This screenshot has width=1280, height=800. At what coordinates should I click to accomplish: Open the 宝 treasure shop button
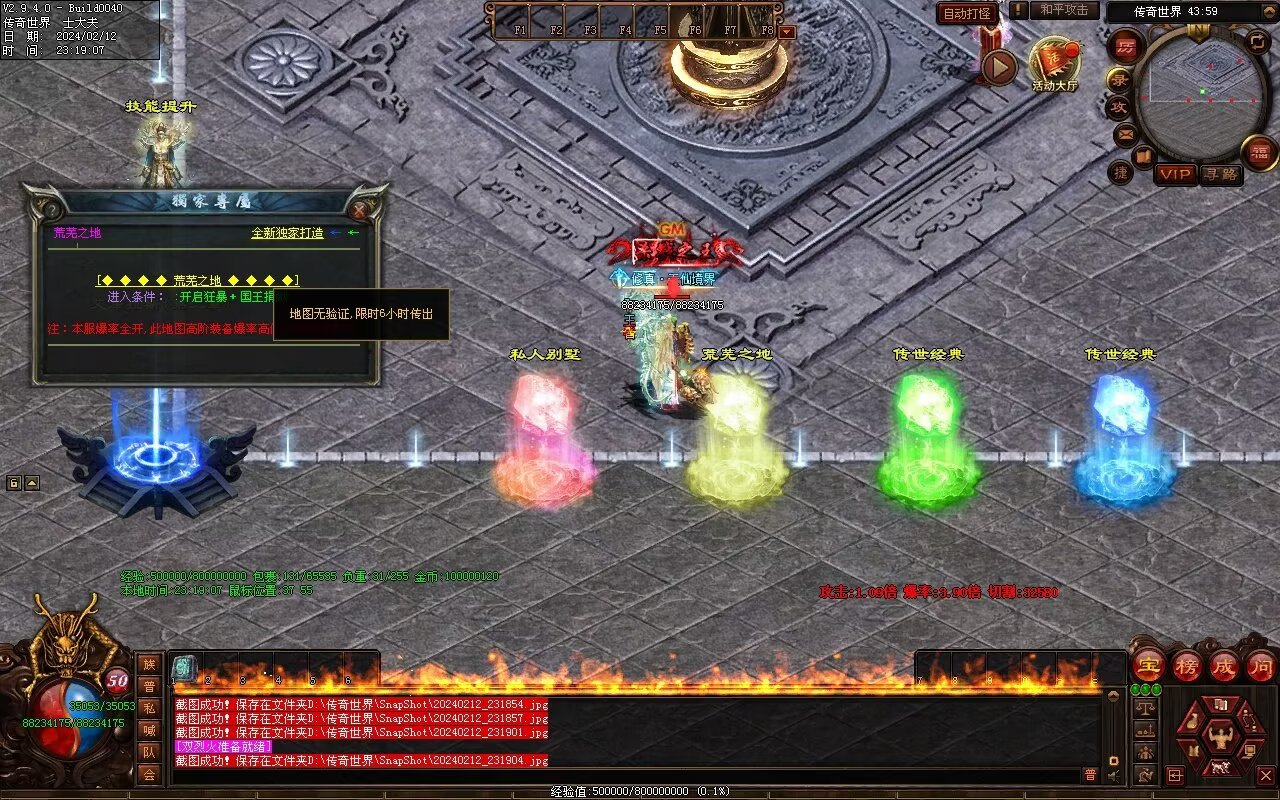pyautogui.click(x=1148, y=665)
